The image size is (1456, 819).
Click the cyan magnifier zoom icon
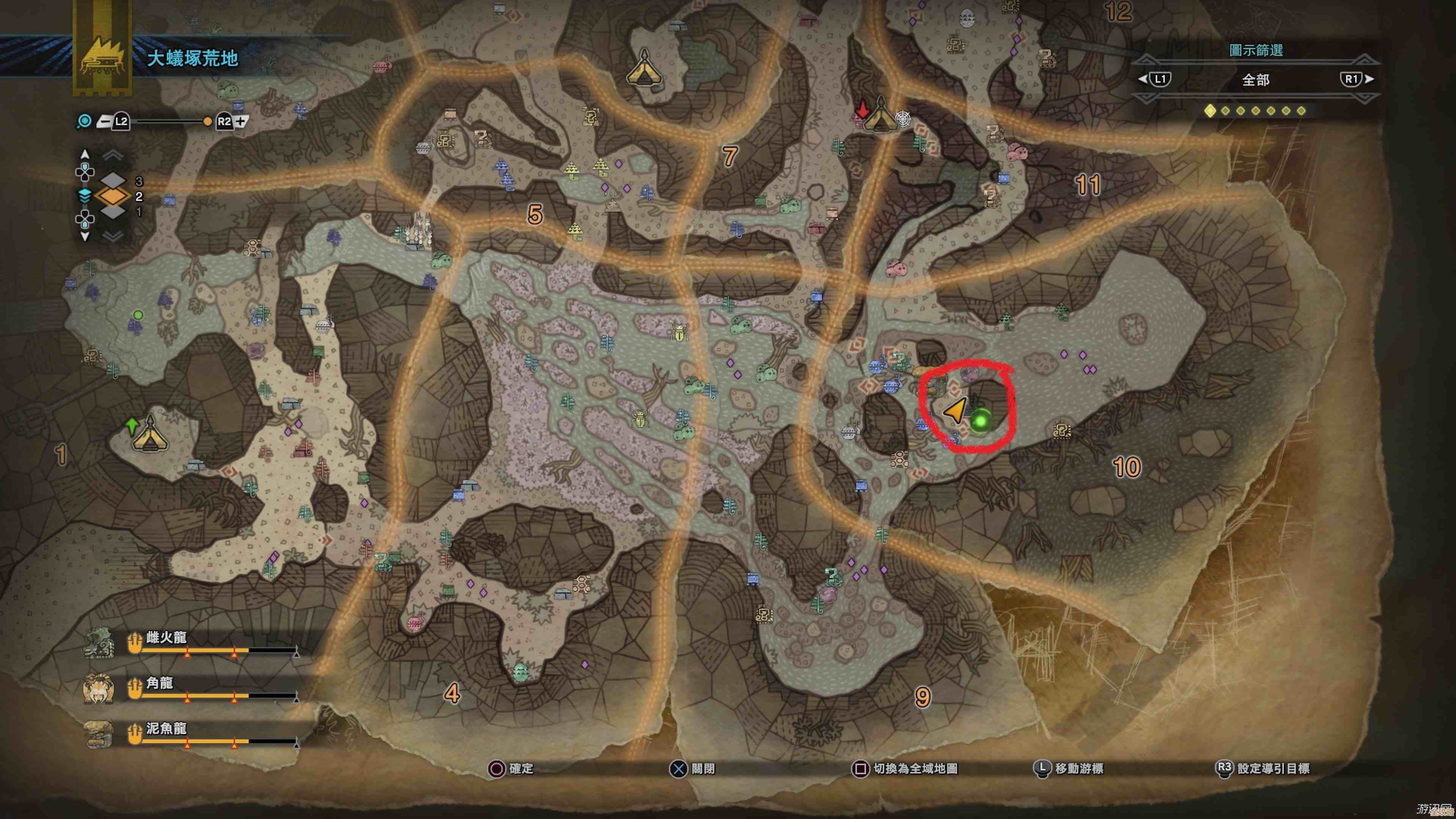[84, 121]
